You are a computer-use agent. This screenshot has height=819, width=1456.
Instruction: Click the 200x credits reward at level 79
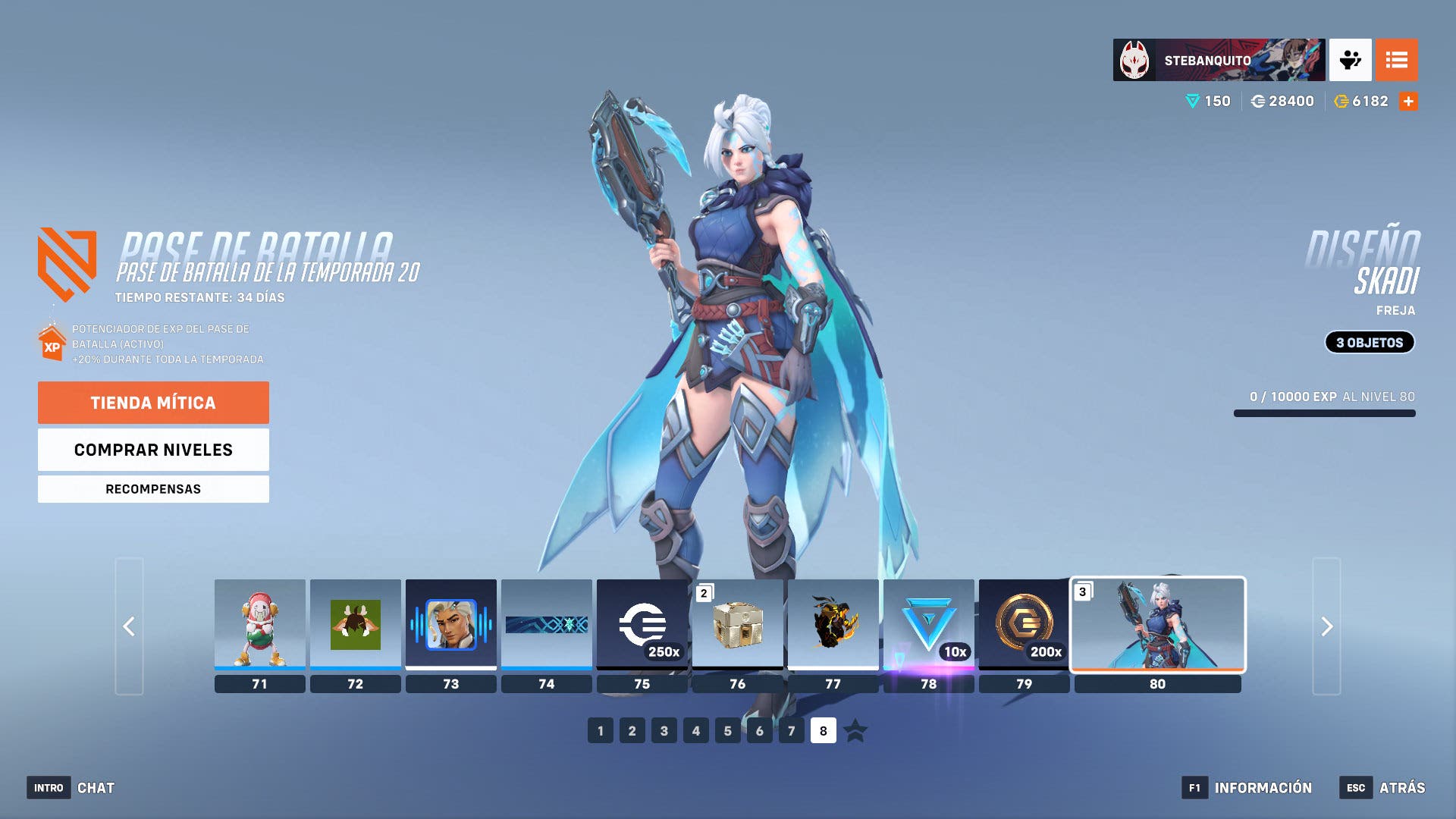coord(1024,625)
